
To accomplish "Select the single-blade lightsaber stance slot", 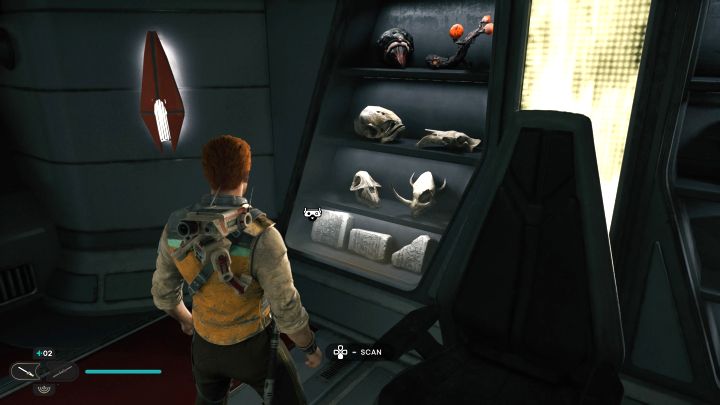I will [x=27, y=372].
